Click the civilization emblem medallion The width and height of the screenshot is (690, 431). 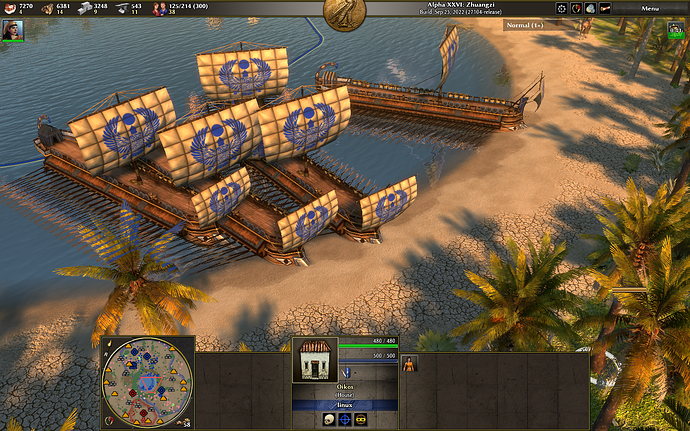[344, 13]
